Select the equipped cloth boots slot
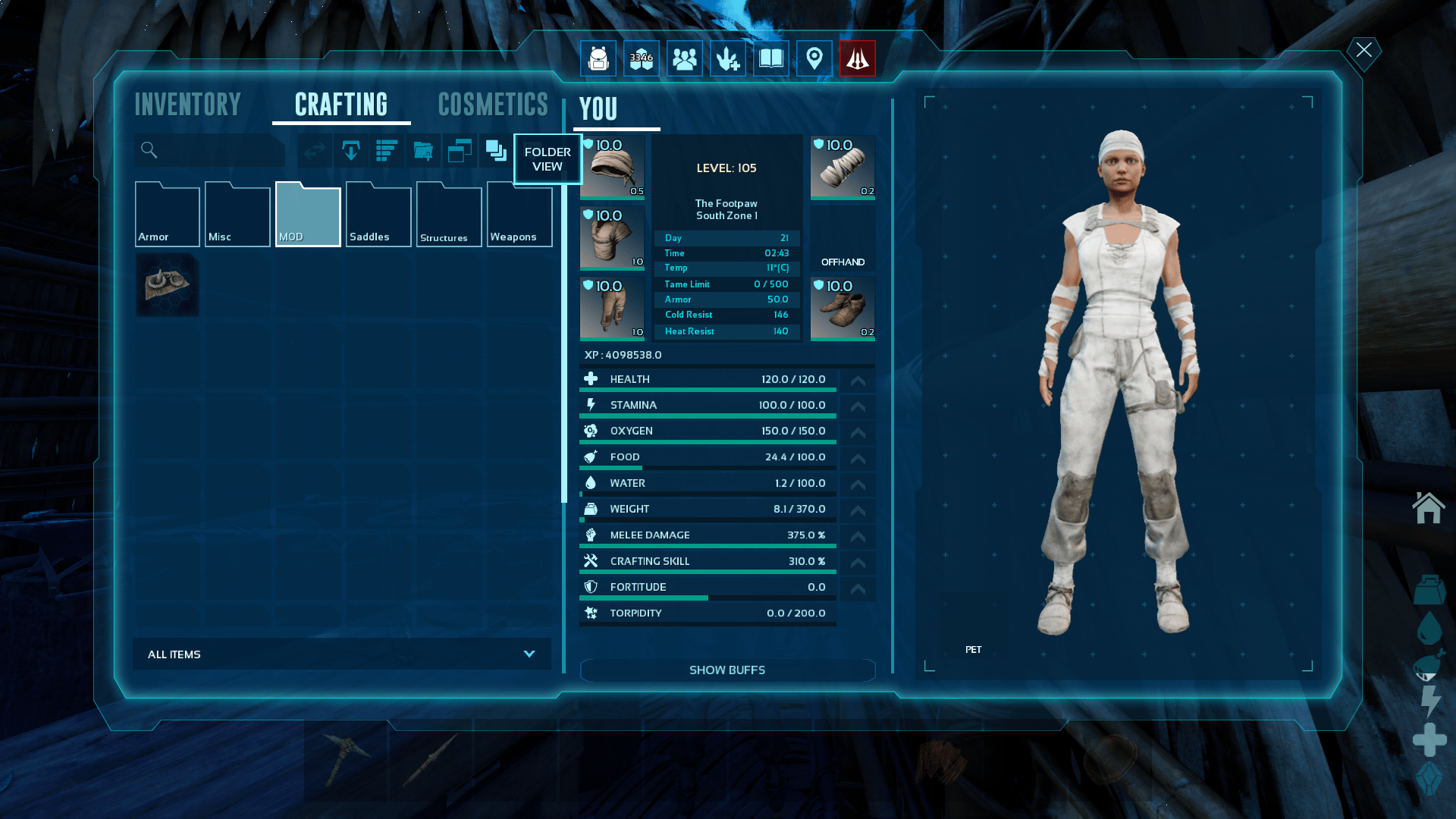This screenshot has width=1456, height=819. (843, 309)
